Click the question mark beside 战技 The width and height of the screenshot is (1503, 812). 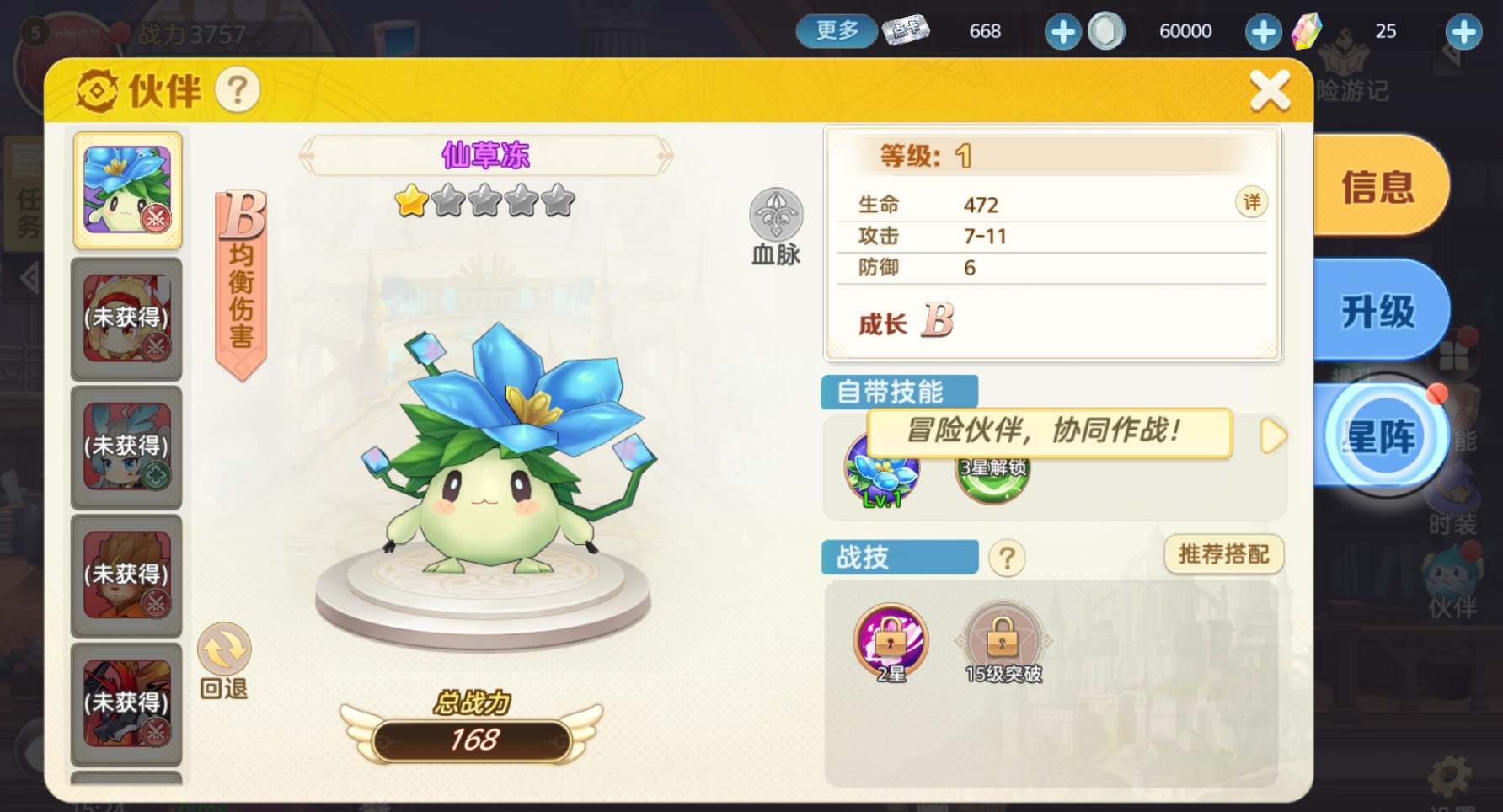pyautogui.click(x=1008, y=557)
